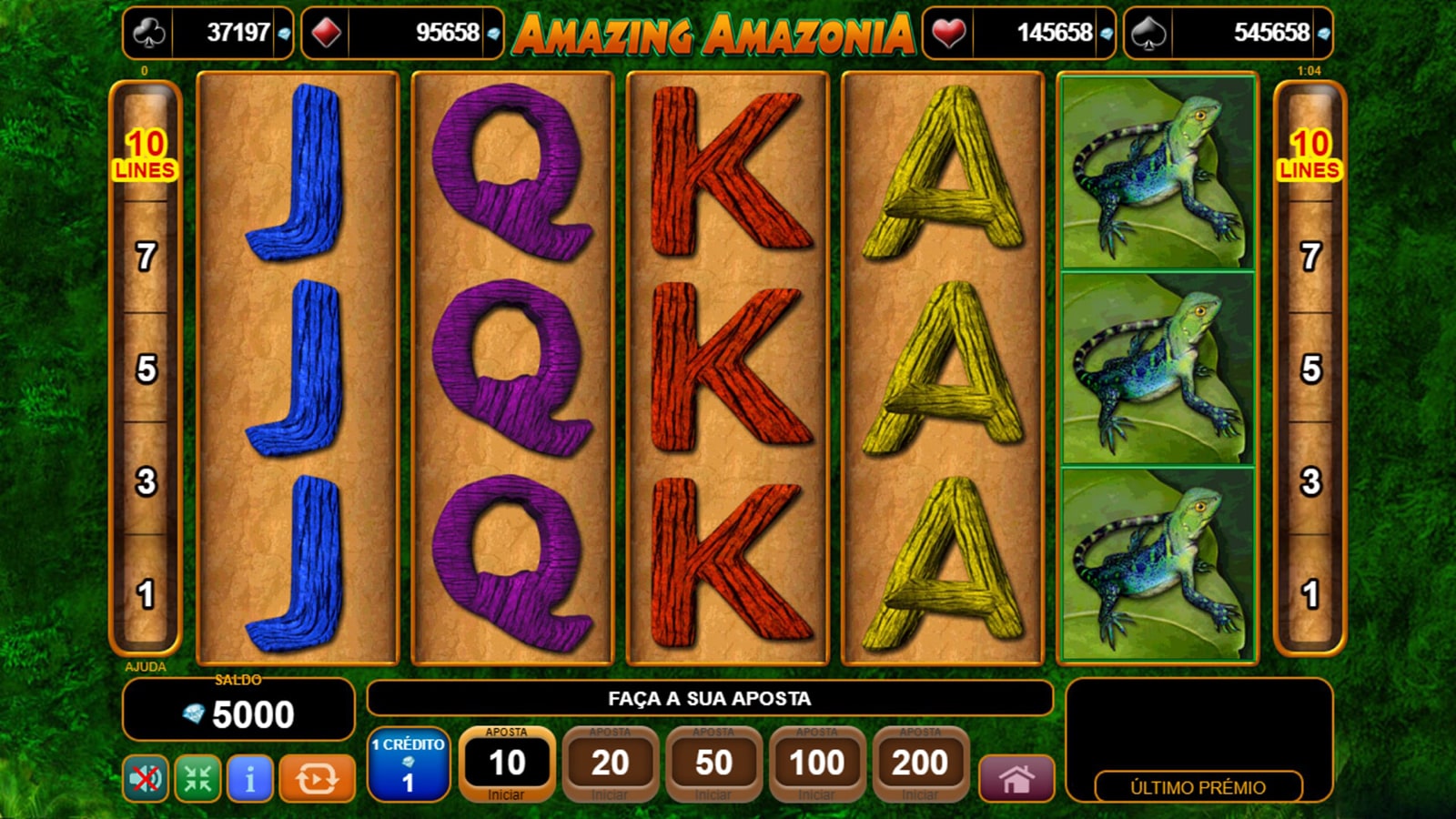Select 3 lines on the right selector
The width and height of the screenshot is (1456, 819).
(1310, 481)
